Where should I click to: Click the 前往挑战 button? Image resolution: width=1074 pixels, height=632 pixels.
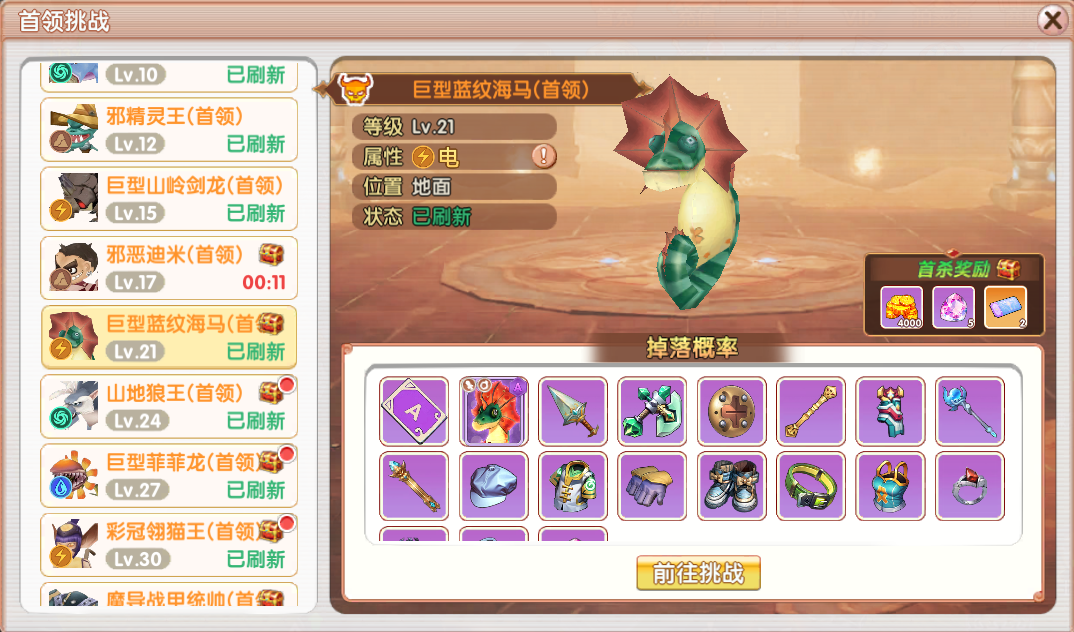coord(698,573)
